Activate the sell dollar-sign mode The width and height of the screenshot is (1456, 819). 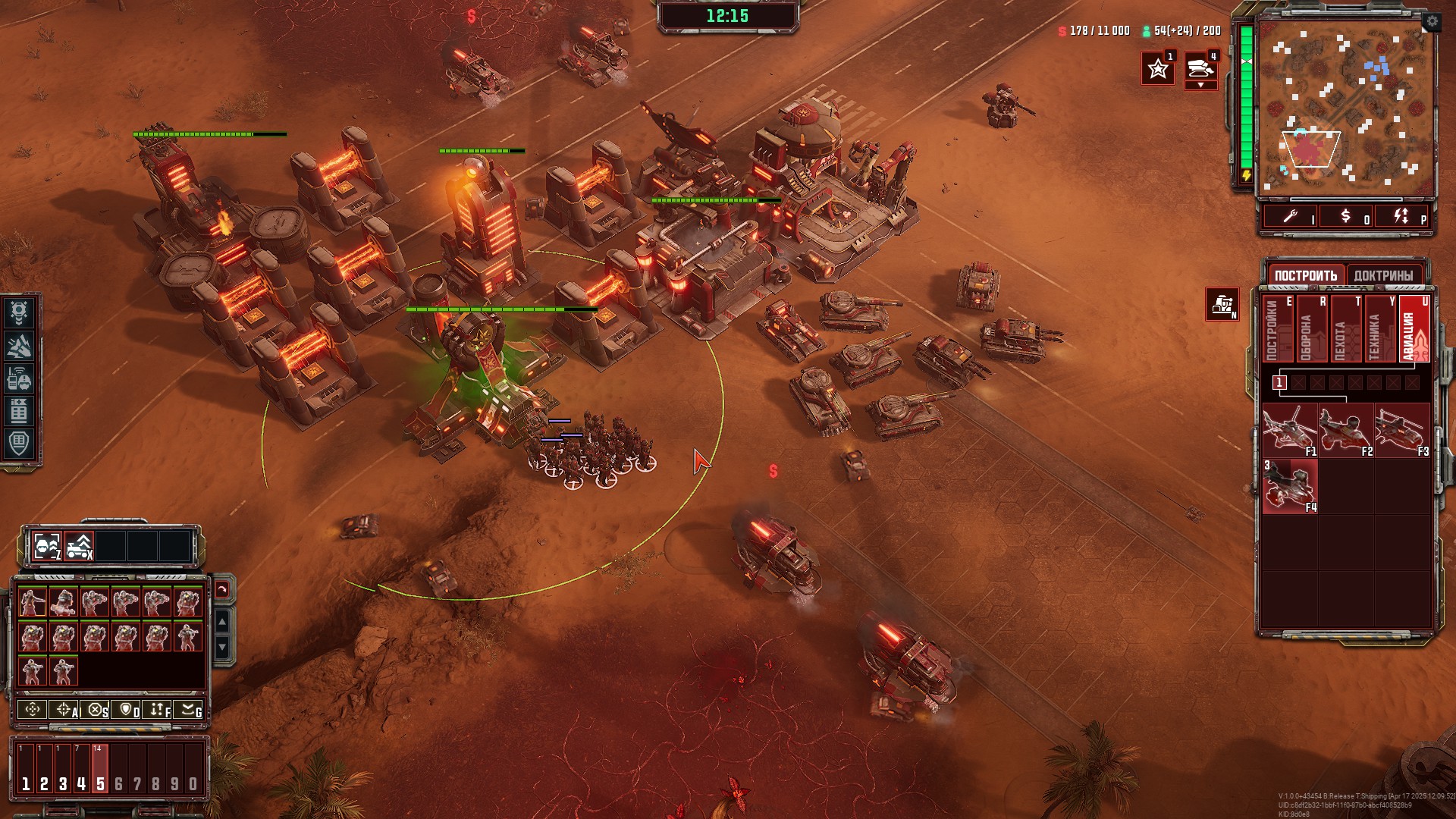pyautogui.click(x=1345, y=217)
